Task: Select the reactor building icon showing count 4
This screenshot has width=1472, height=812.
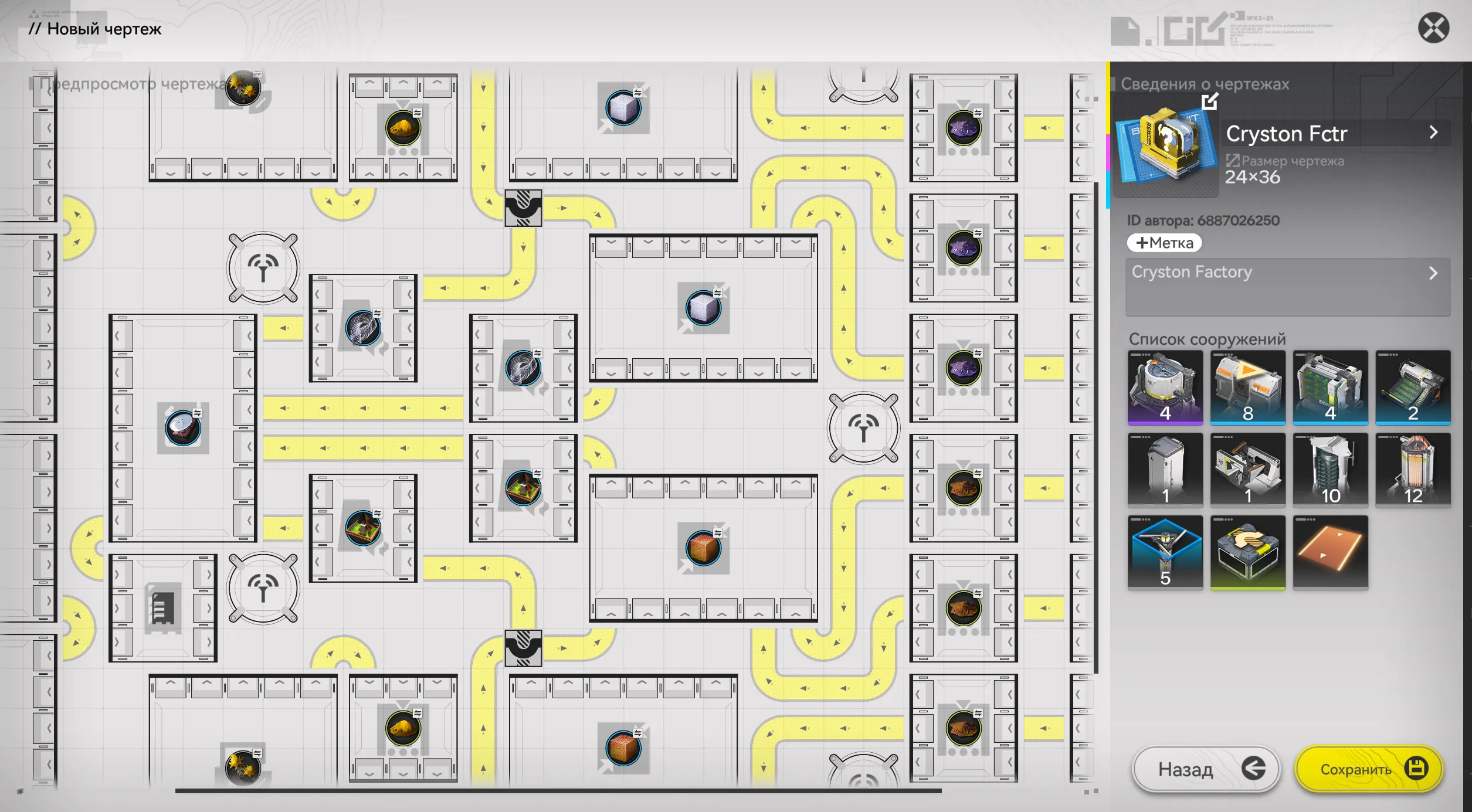Action: click(x=1165, y=387)
